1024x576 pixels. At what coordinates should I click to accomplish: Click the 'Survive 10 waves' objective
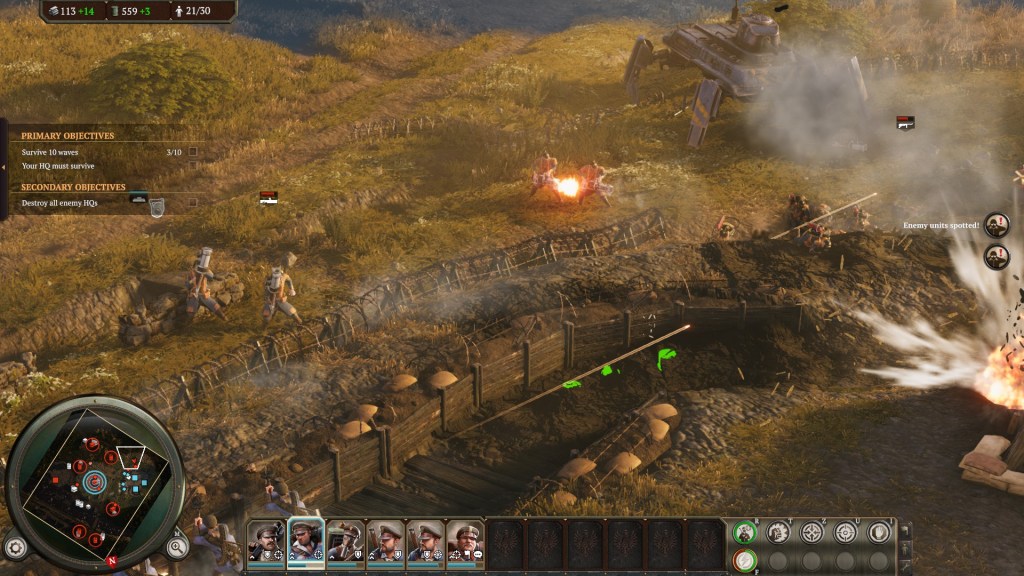(x=52, y=152)
